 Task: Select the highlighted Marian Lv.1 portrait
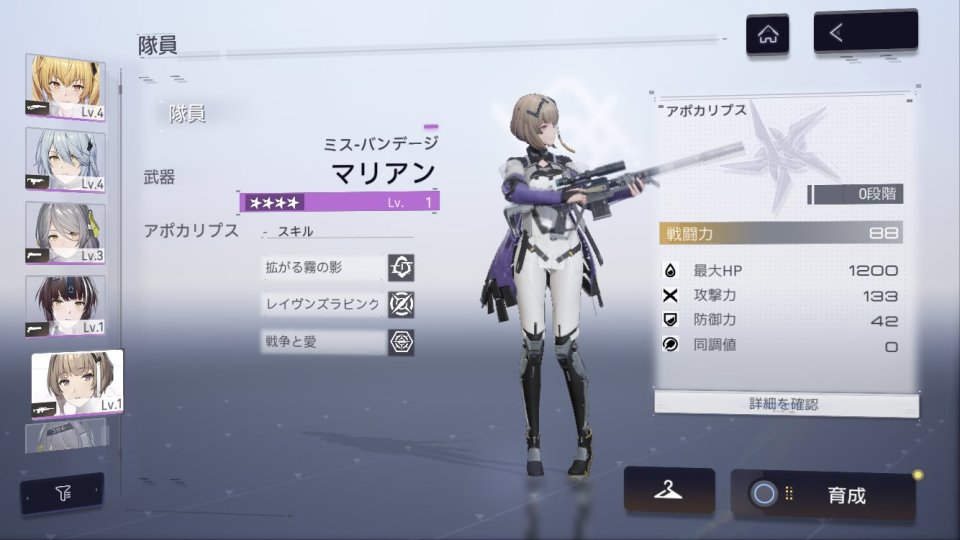point(76,382)
